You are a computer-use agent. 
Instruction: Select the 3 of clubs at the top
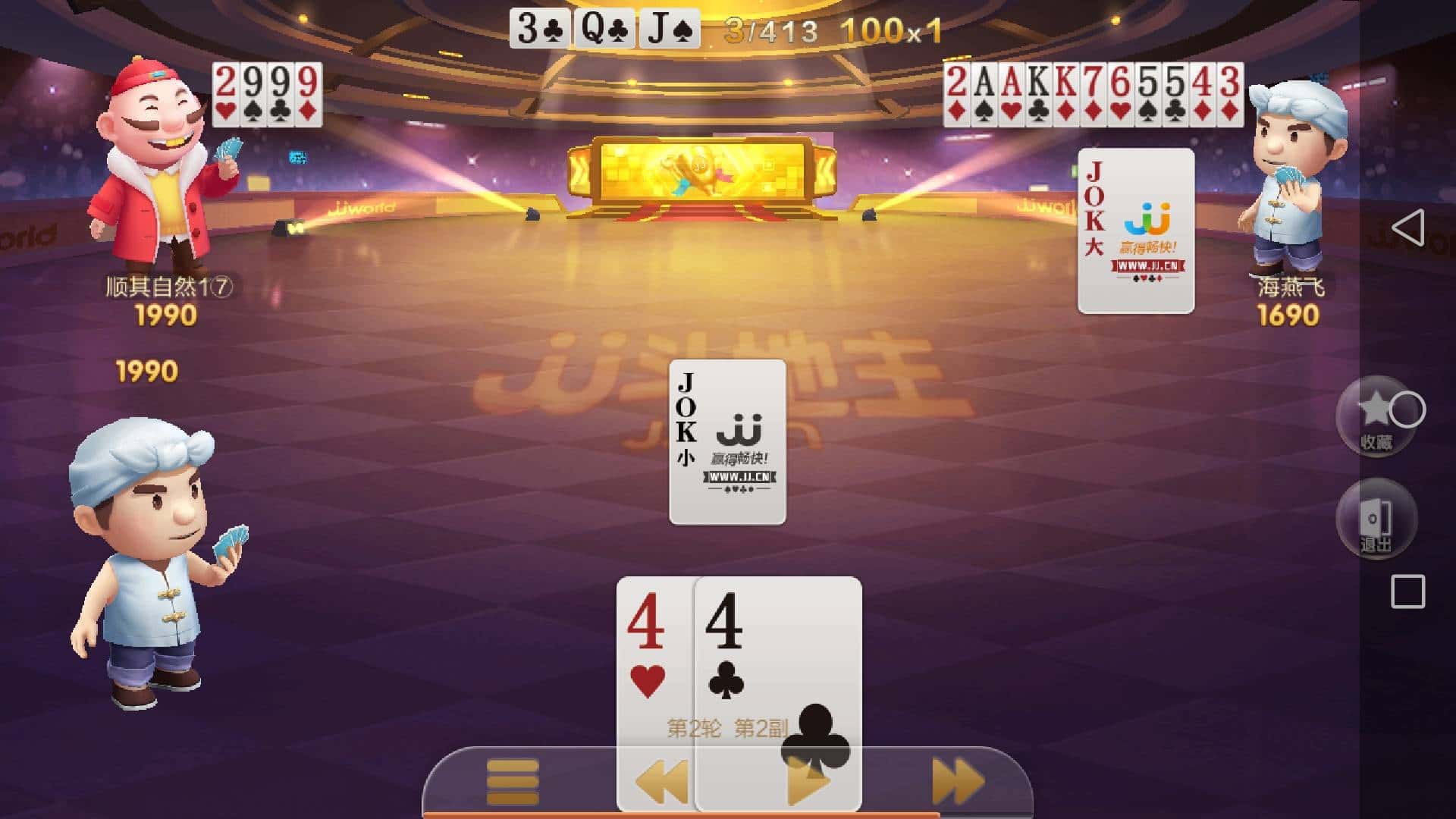pos(540,28)
